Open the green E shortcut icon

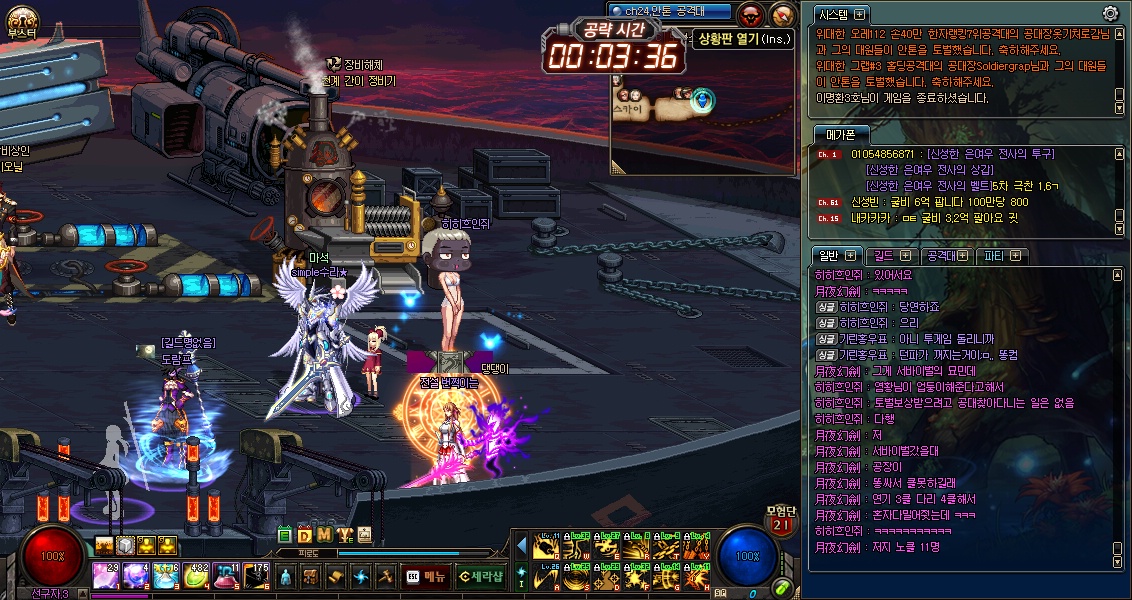(286, 535)
